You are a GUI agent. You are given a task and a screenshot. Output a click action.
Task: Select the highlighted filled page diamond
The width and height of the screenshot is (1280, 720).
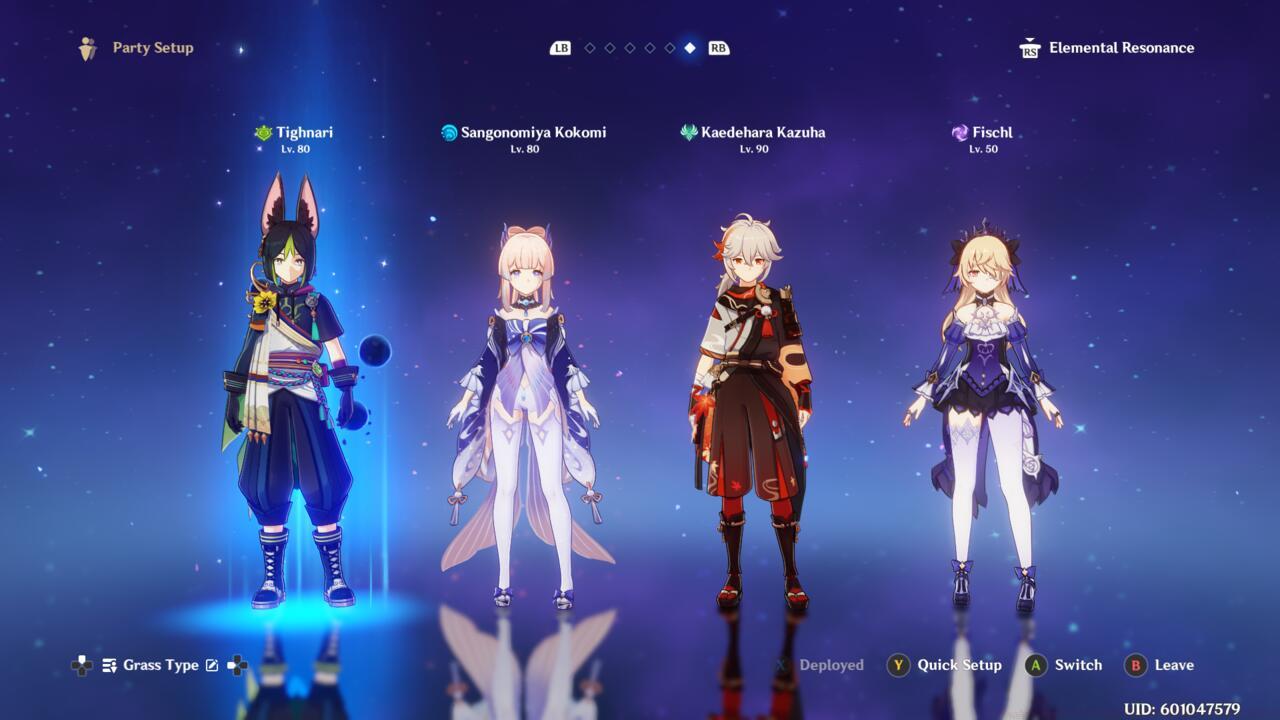[x=690, y=47]
